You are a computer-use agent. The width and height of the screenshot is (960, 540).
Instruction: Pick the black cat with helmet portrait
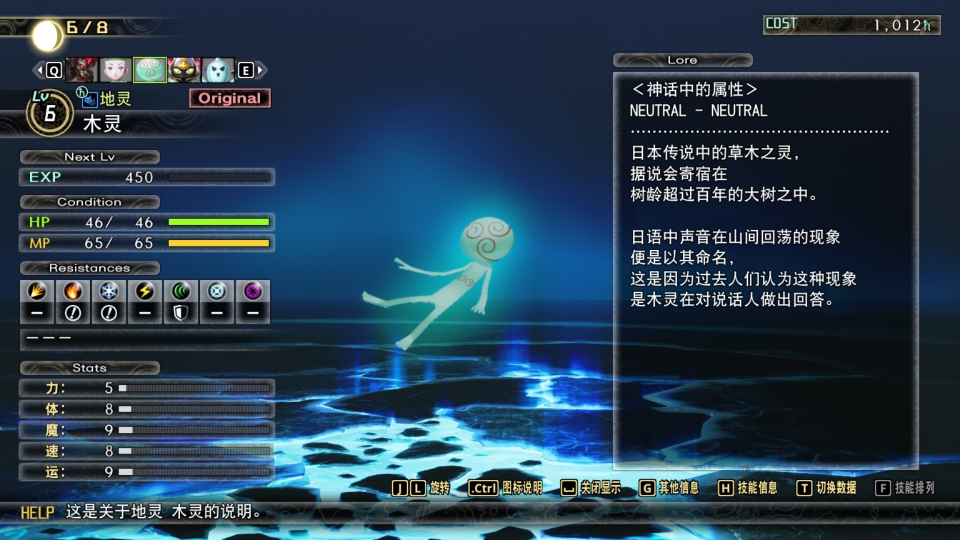click(x=184, y=70)
